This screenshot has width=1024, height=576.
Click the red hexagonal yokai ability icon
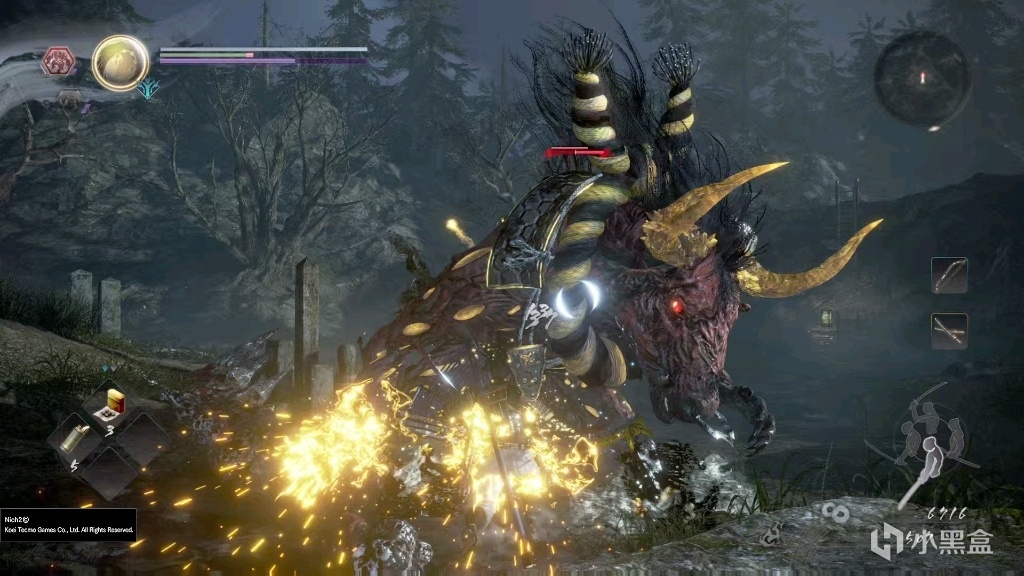coord(57,62)
